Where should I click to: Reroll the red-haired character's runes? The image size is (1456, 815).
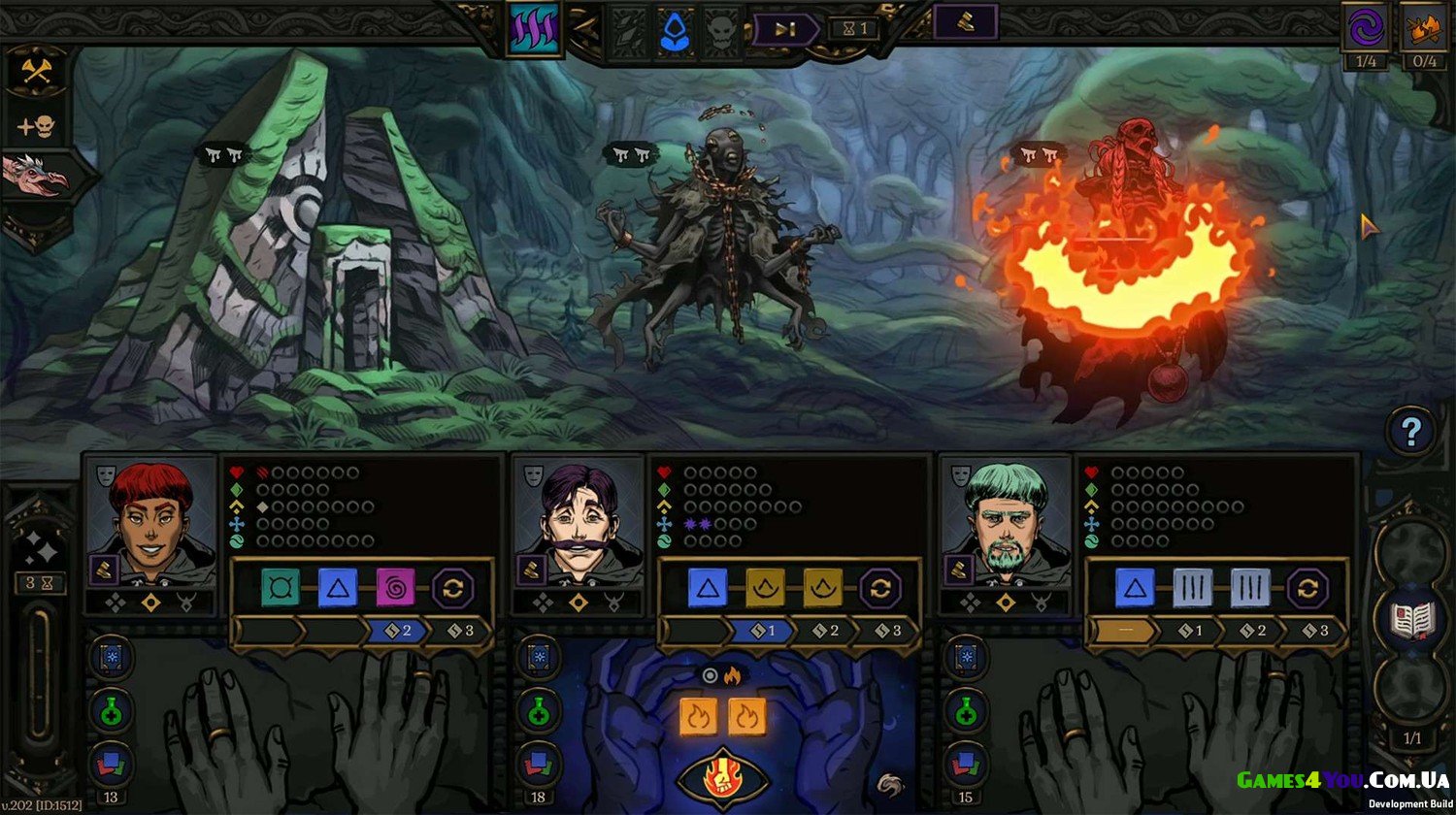[451, 588]
